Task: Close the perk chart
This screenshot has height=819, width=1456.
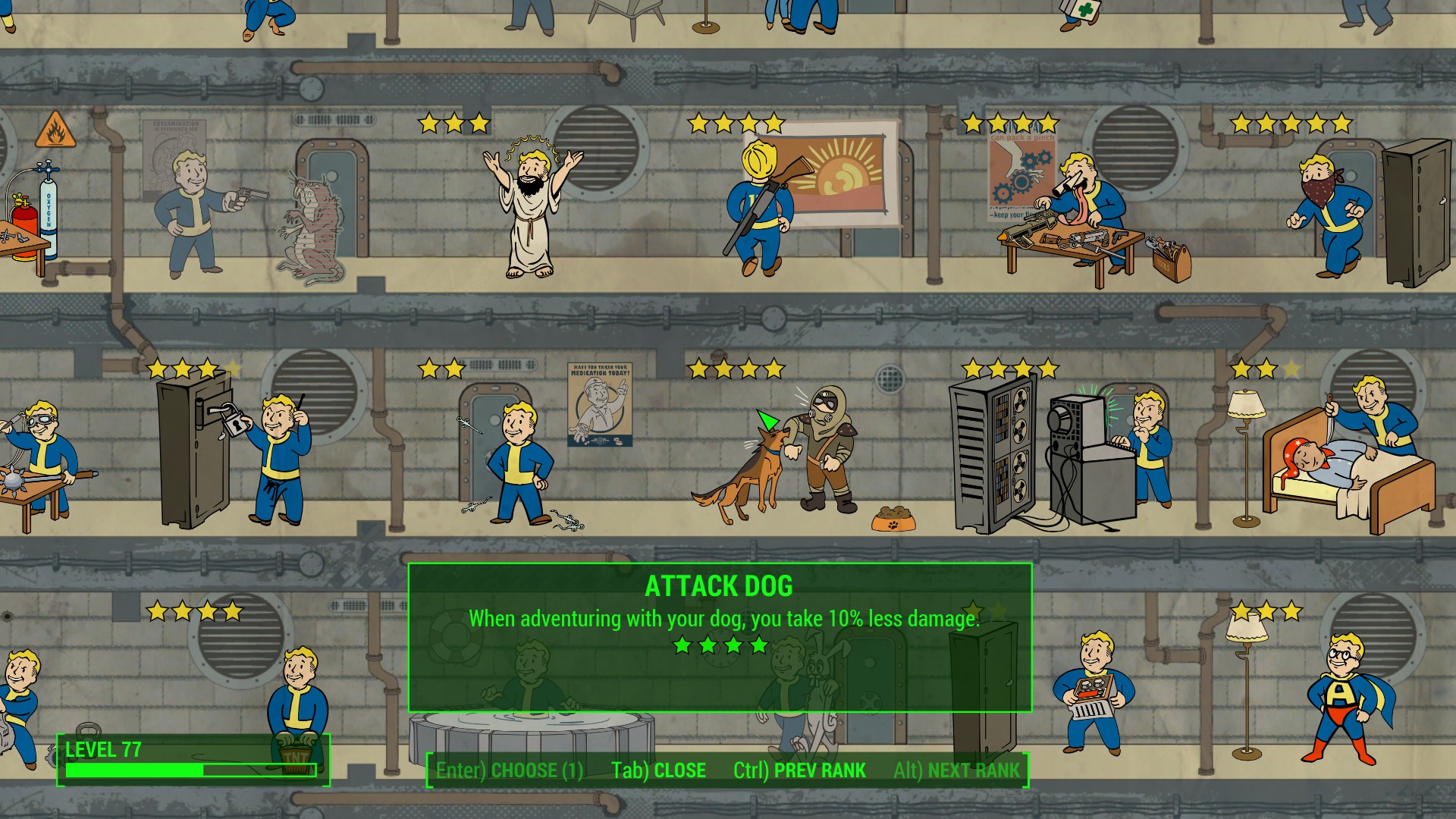Action: pyautogui.click(x=658, y=770)
